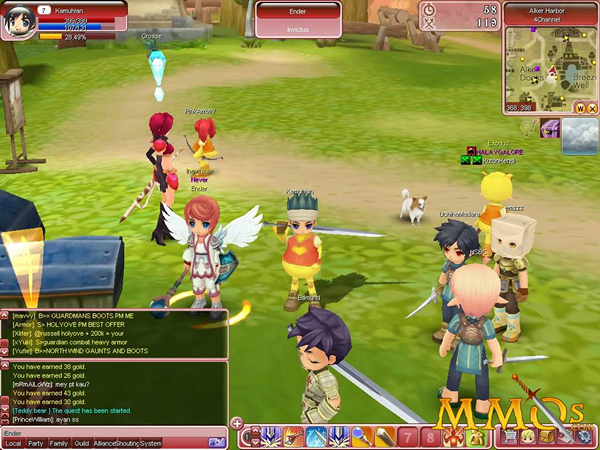
Task: Open the Party chat tab
Action: tap(36, 443)
